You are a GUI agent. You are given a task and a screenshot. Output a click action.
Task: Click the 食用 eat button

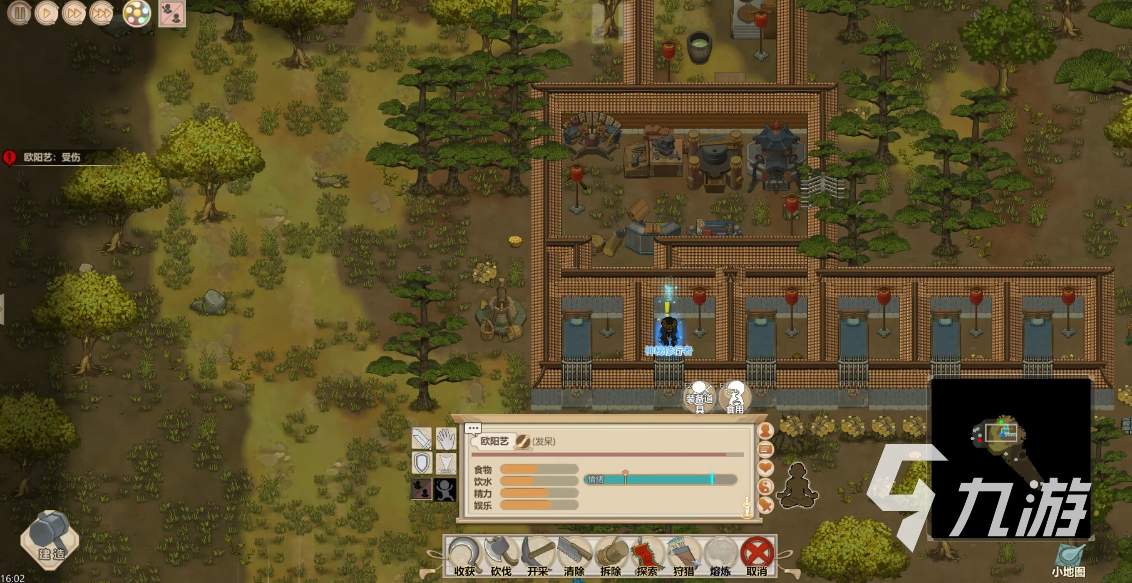pos(735,397)
